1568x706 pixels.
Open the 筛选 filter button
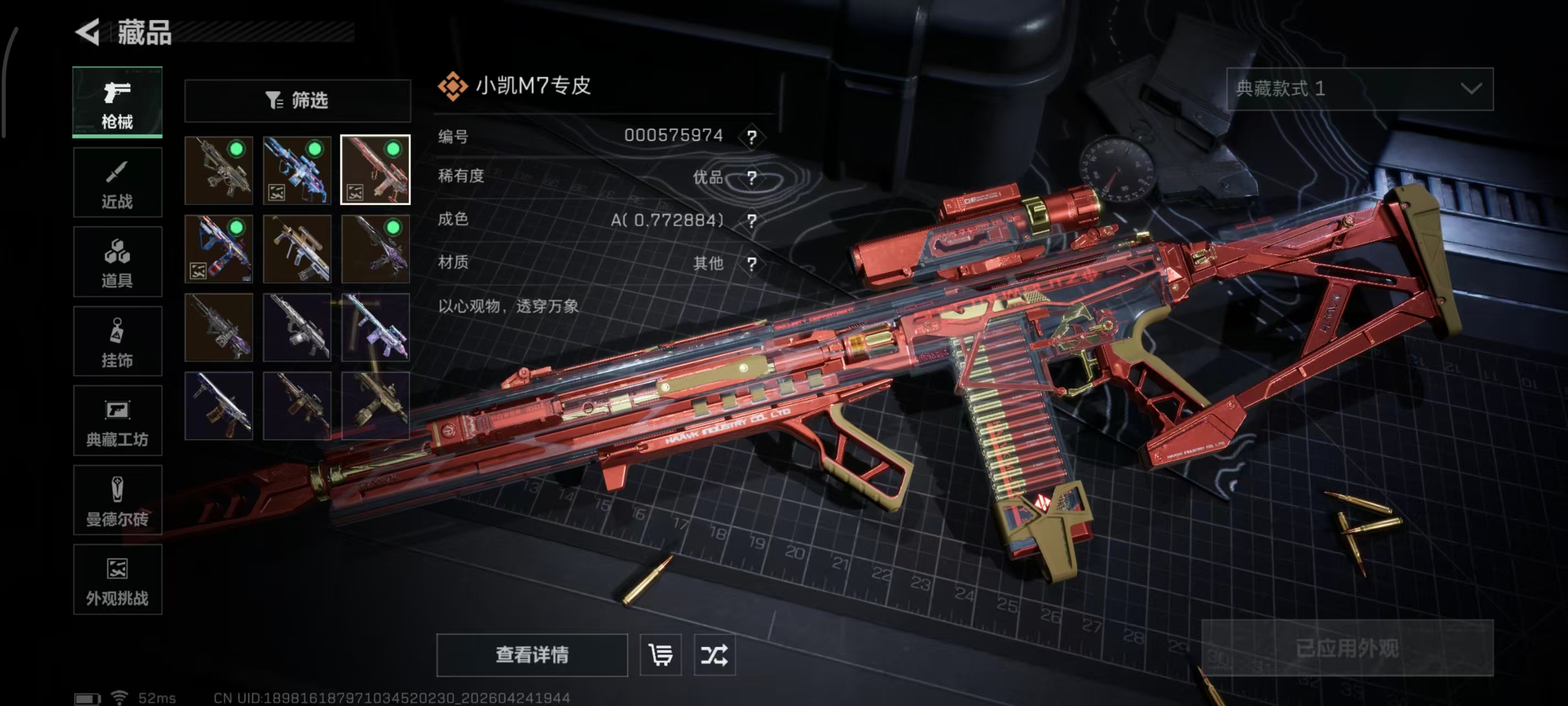[x=298, y=100]
